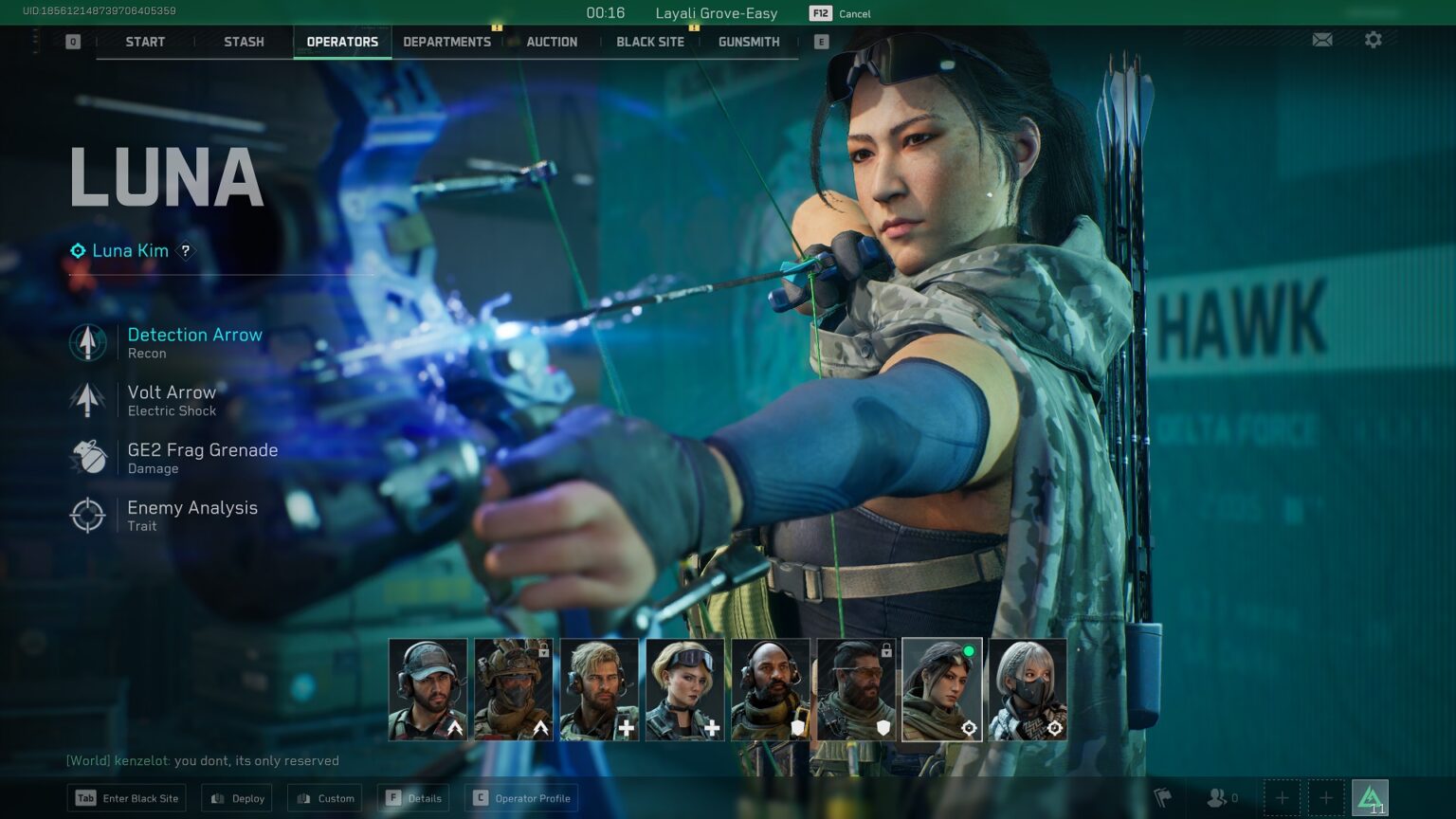The height and width of the screenshot is (819, 1456).
Task: Open the Stash tab
Action: [x=244, y=42]
